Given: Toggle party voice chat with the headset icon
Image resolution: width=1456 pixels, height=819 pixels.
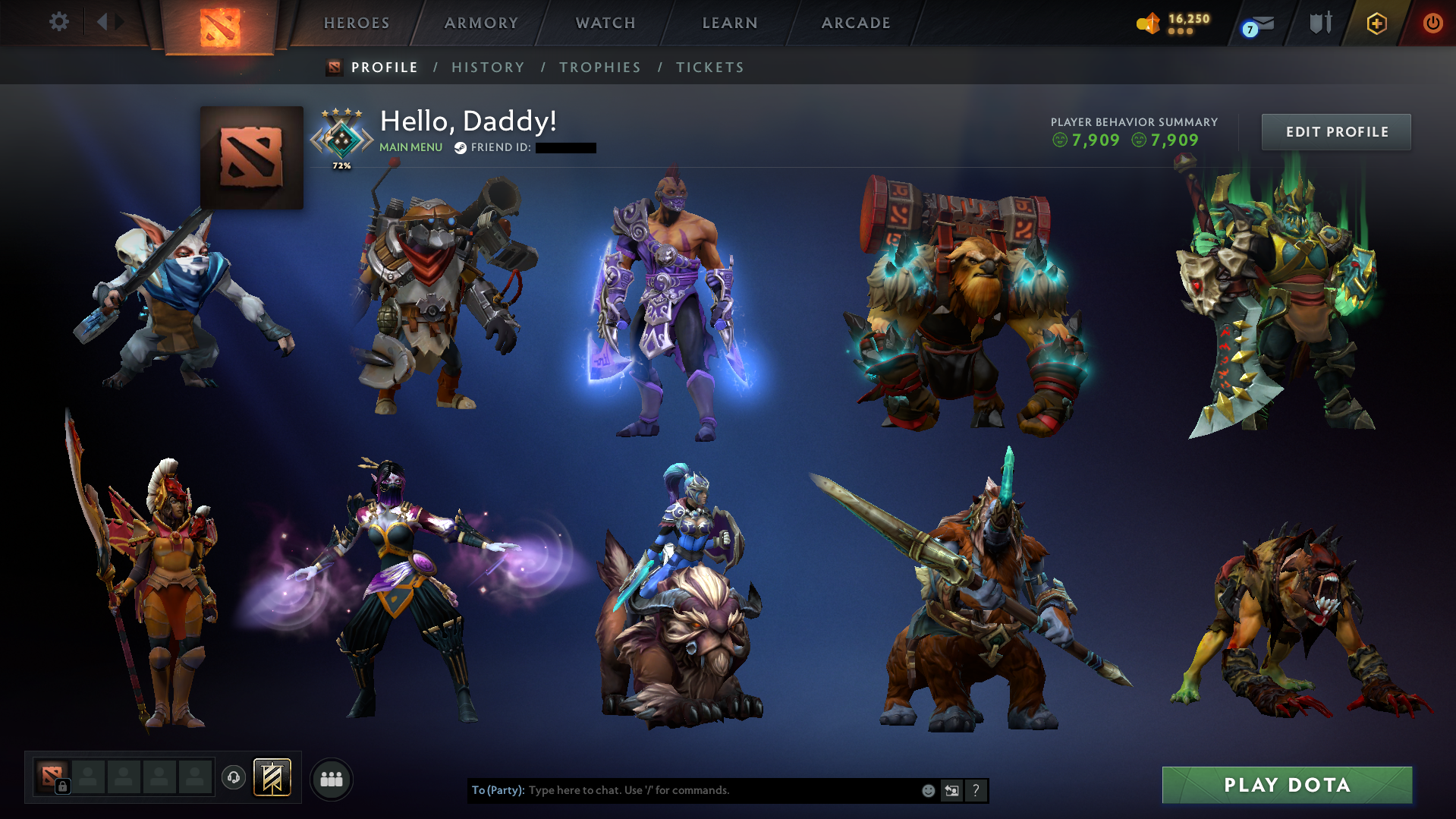Looking at the screenshot, I should click(x=233, y=777).
